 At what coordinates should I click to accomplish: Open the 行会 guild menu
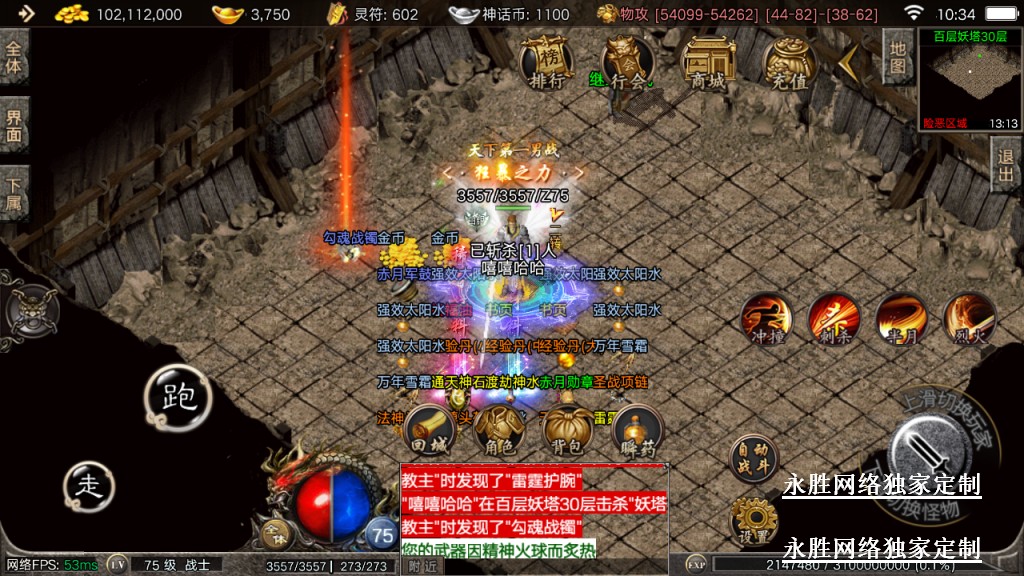pos(628,63)
